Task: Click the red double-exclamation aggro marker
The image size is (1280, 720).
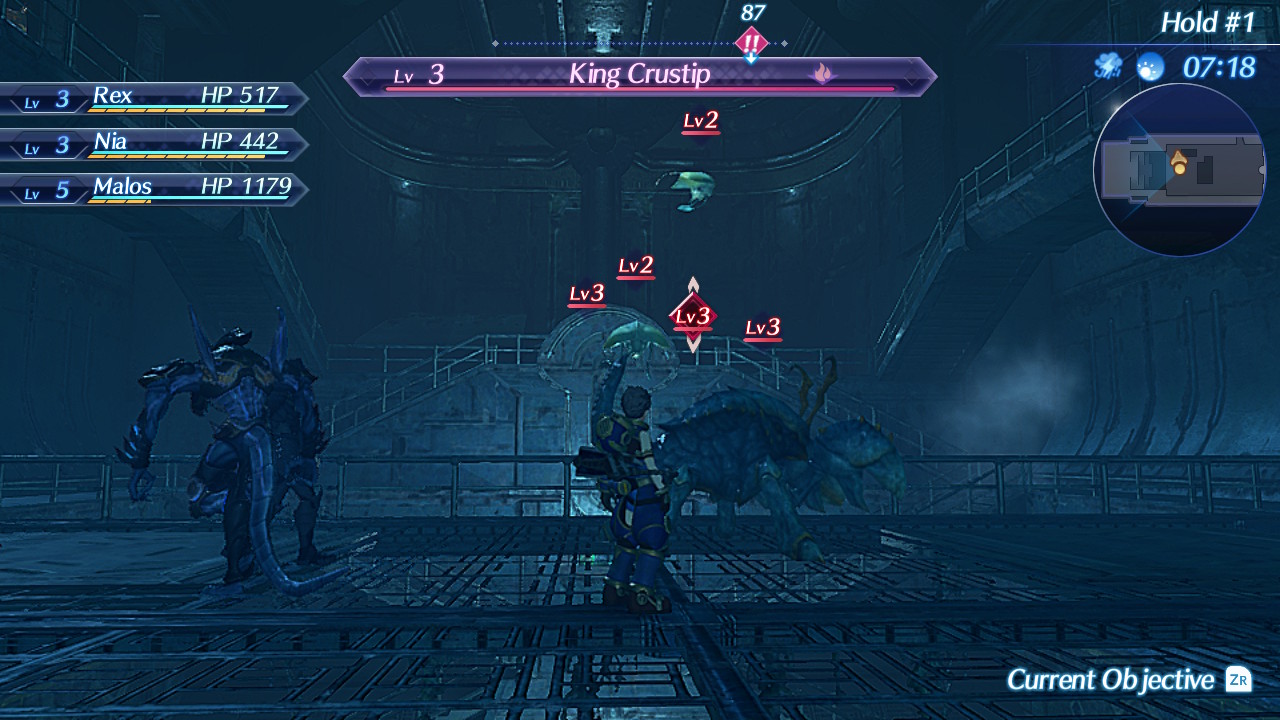Action: tap(751, 43)
